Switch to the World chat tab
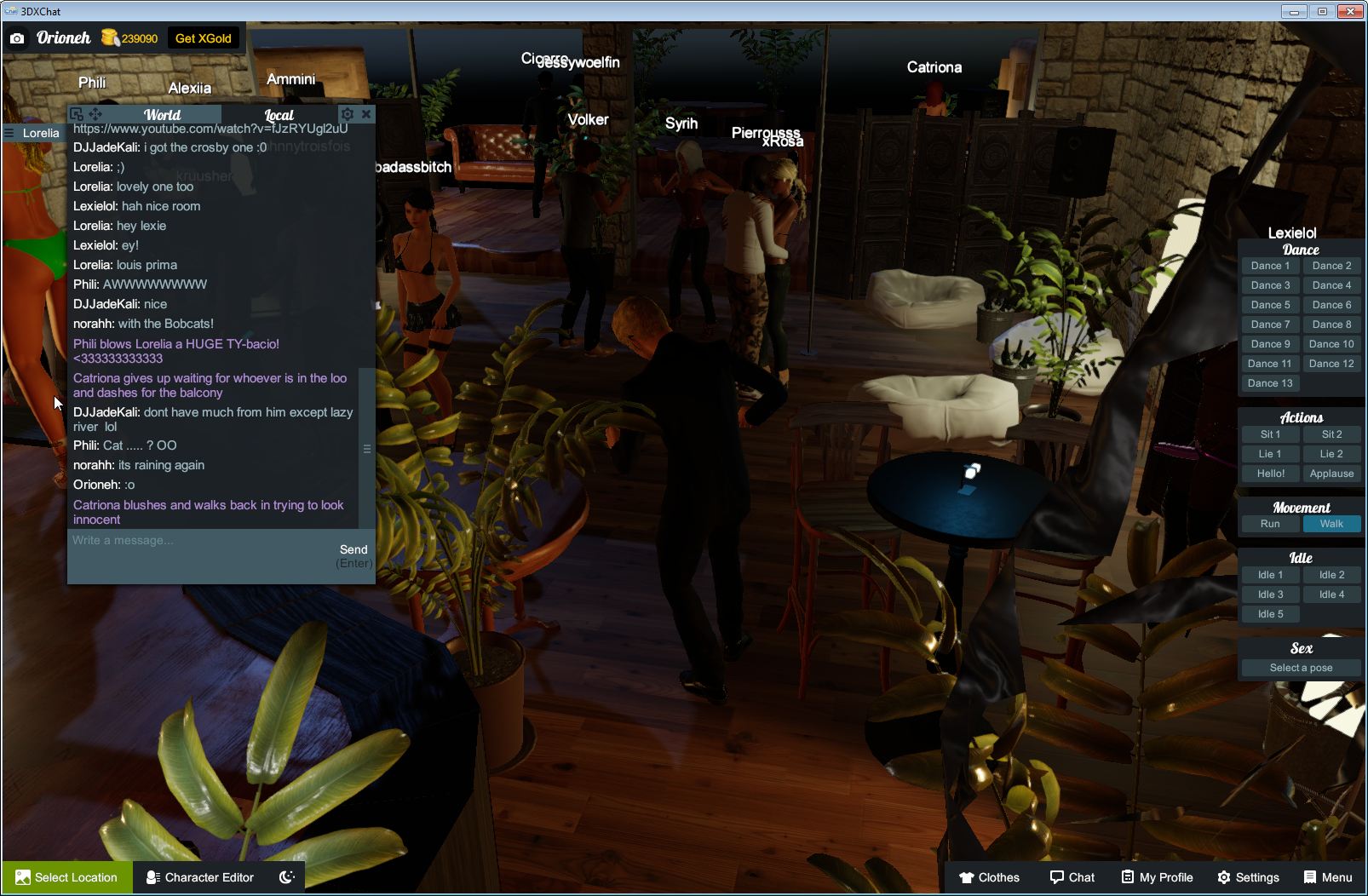This screenshot has height=896, width=1368. [162, 114]
